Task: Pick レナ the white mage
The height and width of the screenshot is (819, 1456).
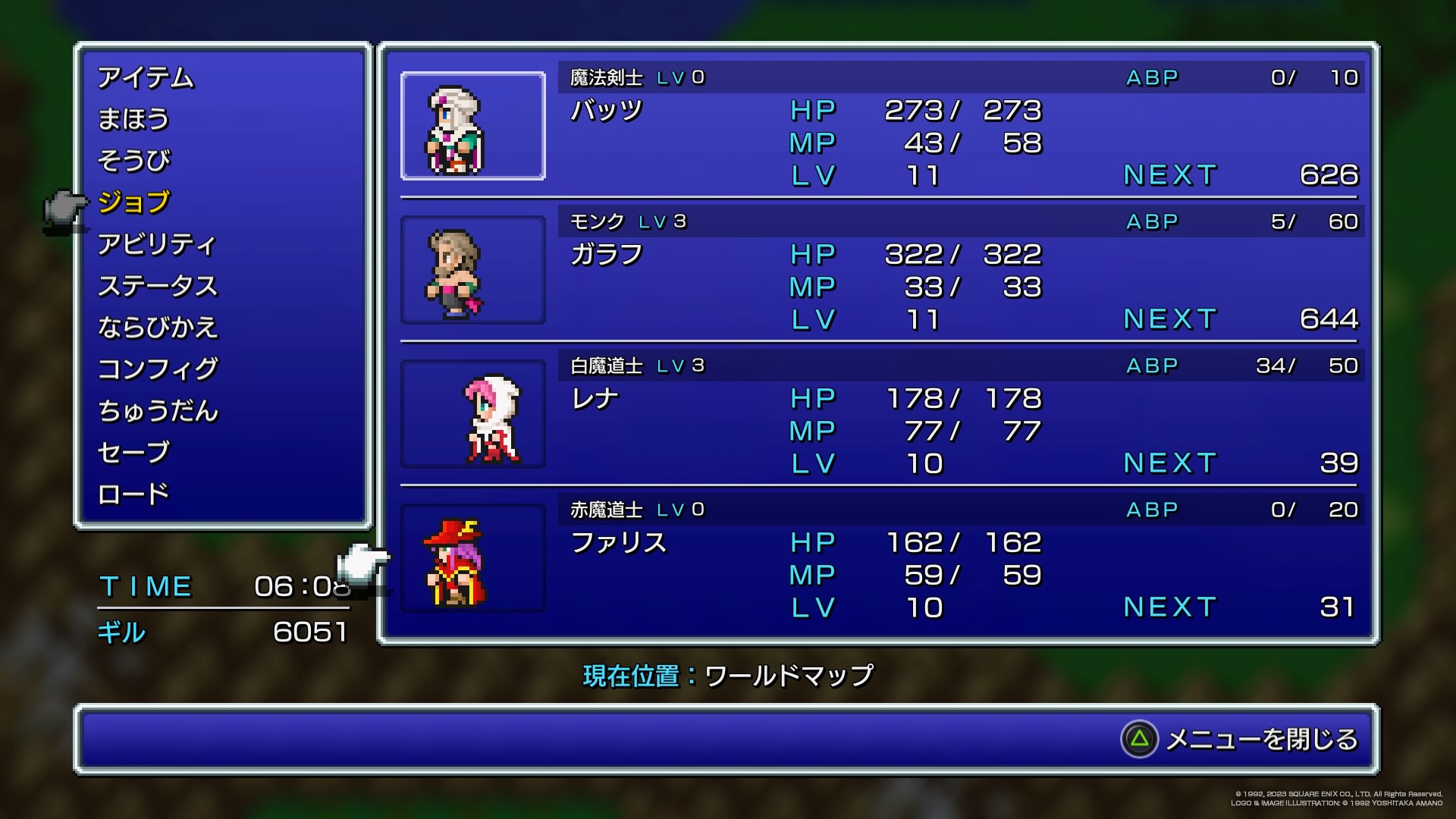Action: (x=595, y=399)
